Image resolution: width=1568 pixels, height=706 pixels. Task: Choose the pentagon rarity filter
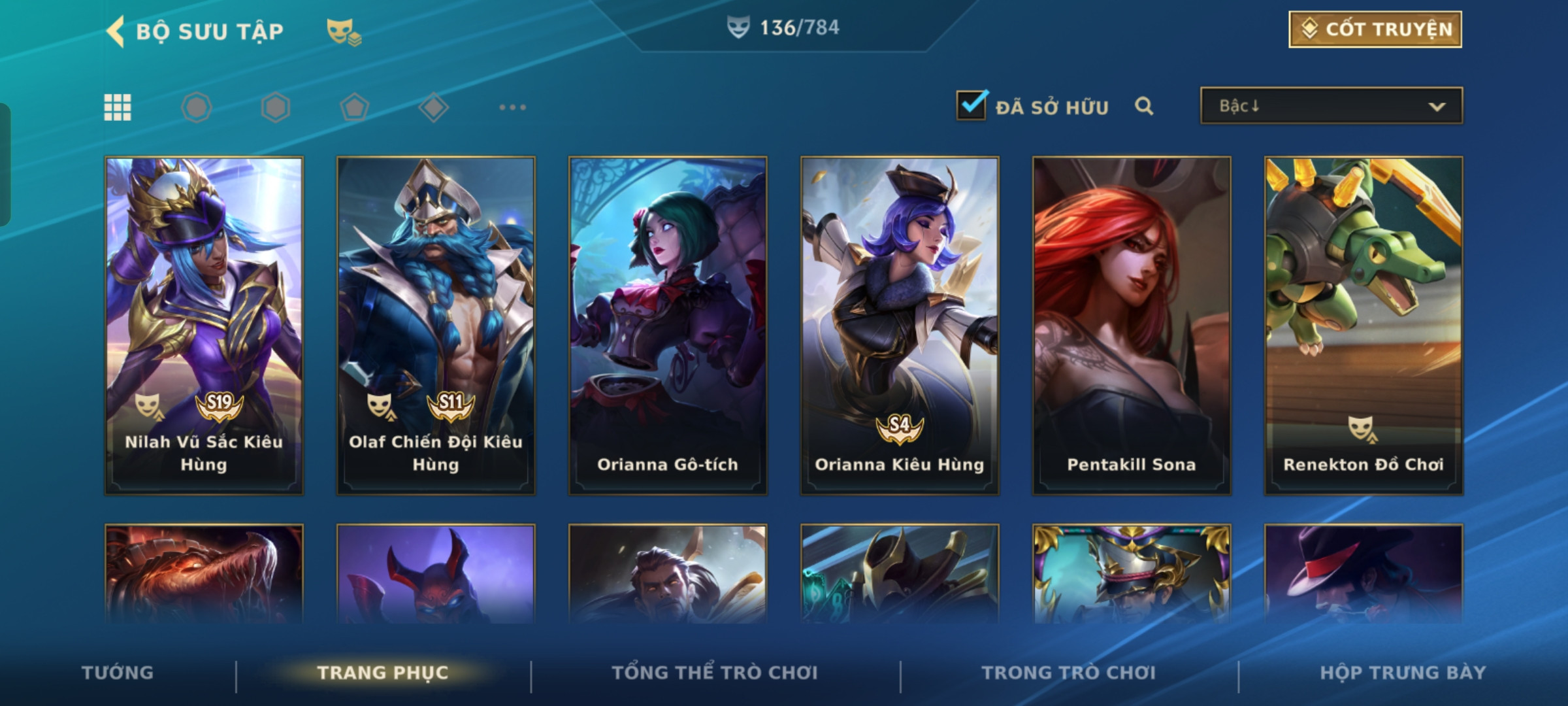coord(354,107)
